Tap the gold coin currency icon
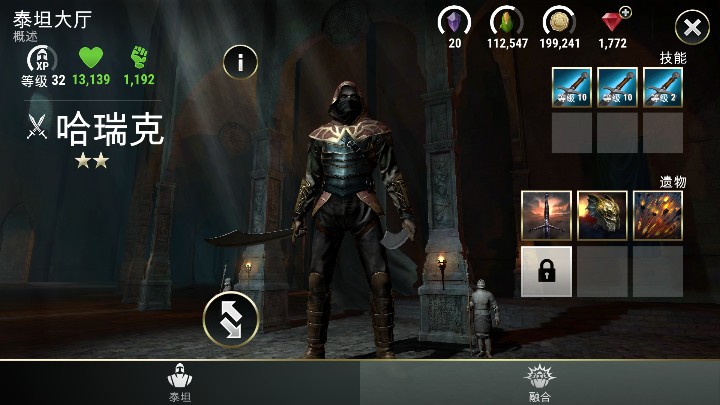Image resolution: width=720 pixels, height=405 pixels. (559, 21)
